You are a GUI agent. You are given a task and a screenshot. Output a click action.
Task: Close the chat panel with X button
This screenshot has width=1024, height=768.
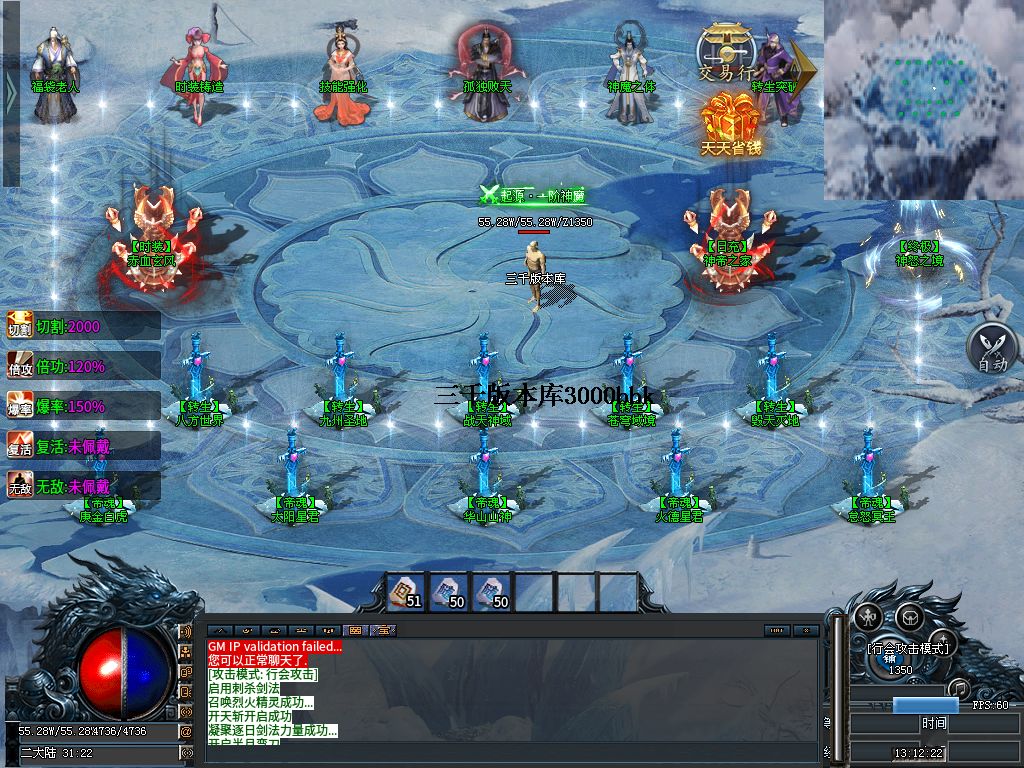pos(805,631)
